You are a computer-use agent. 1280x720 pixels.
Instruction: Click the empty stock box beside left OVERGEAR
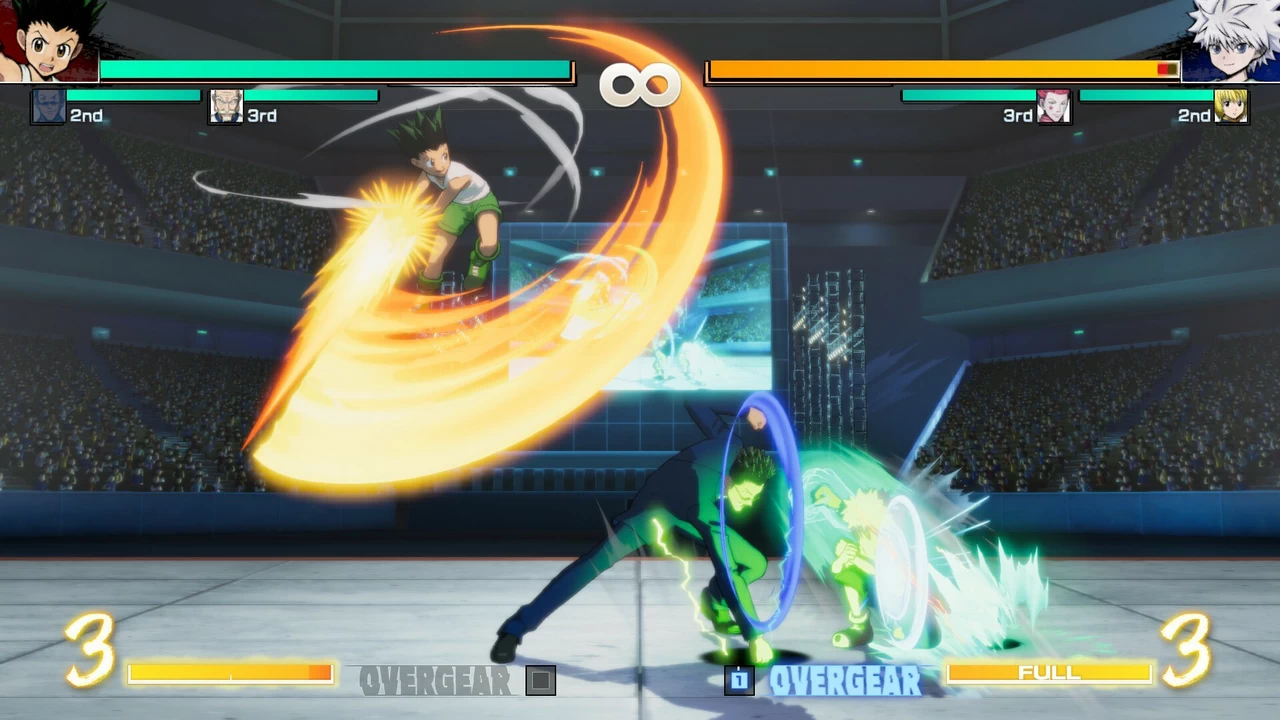[x=541, y=679]
